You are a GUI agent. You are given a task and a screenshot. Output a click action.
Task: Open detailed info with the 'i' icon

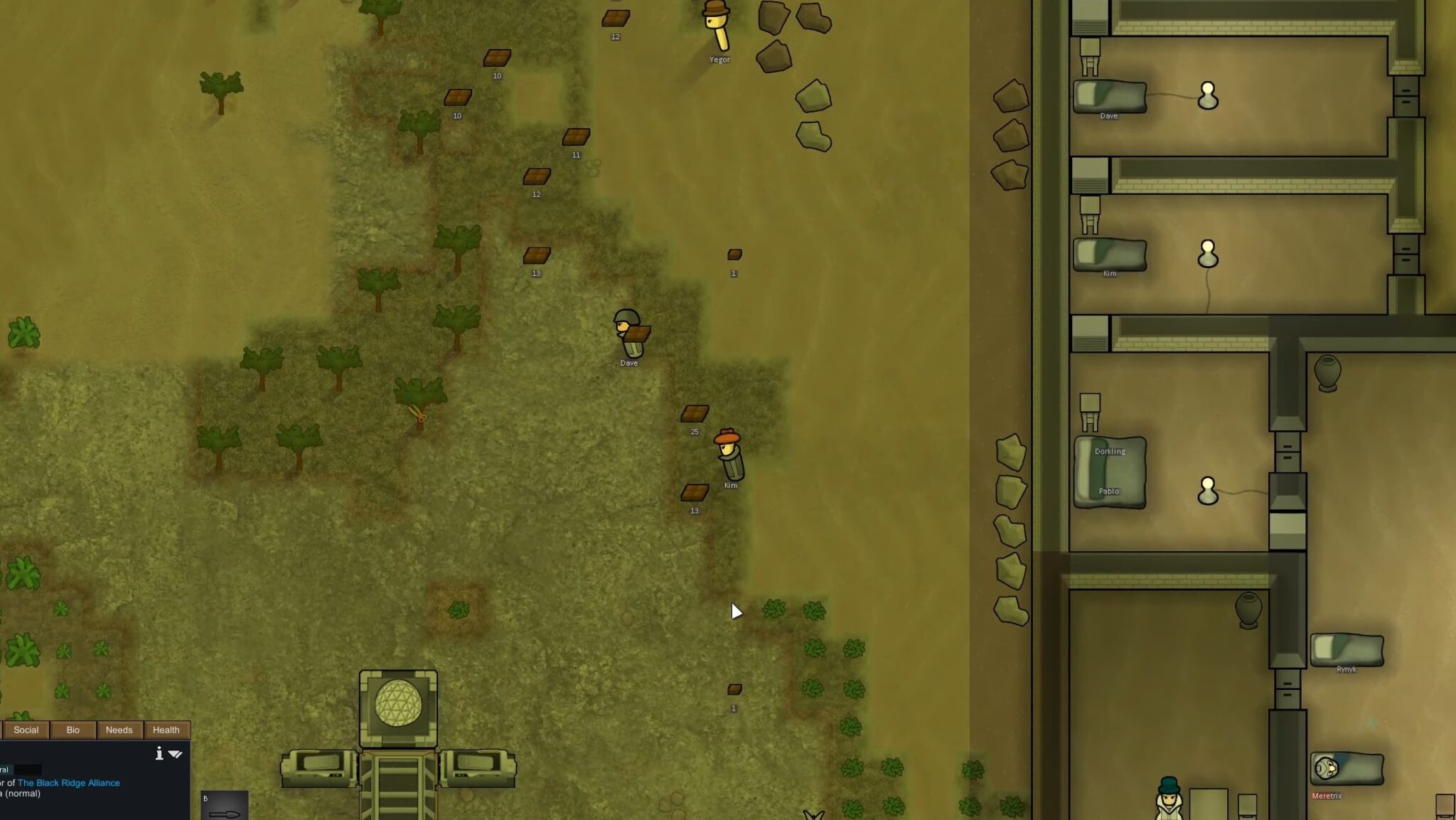tap(159, 753)
